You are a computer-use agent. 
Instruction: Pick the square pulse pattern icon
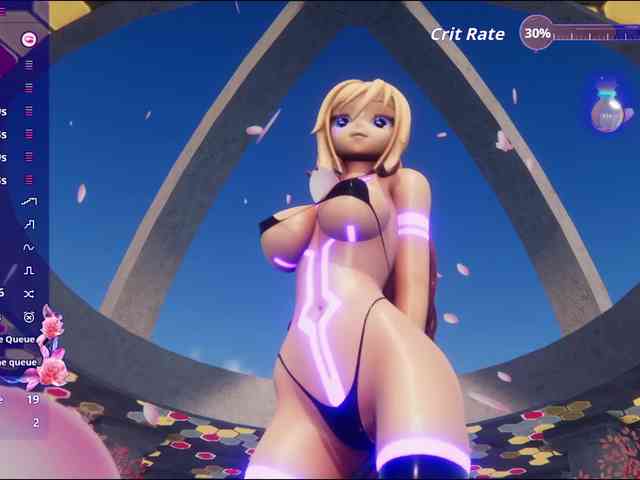pyautogui.click(x=29, y=270)
